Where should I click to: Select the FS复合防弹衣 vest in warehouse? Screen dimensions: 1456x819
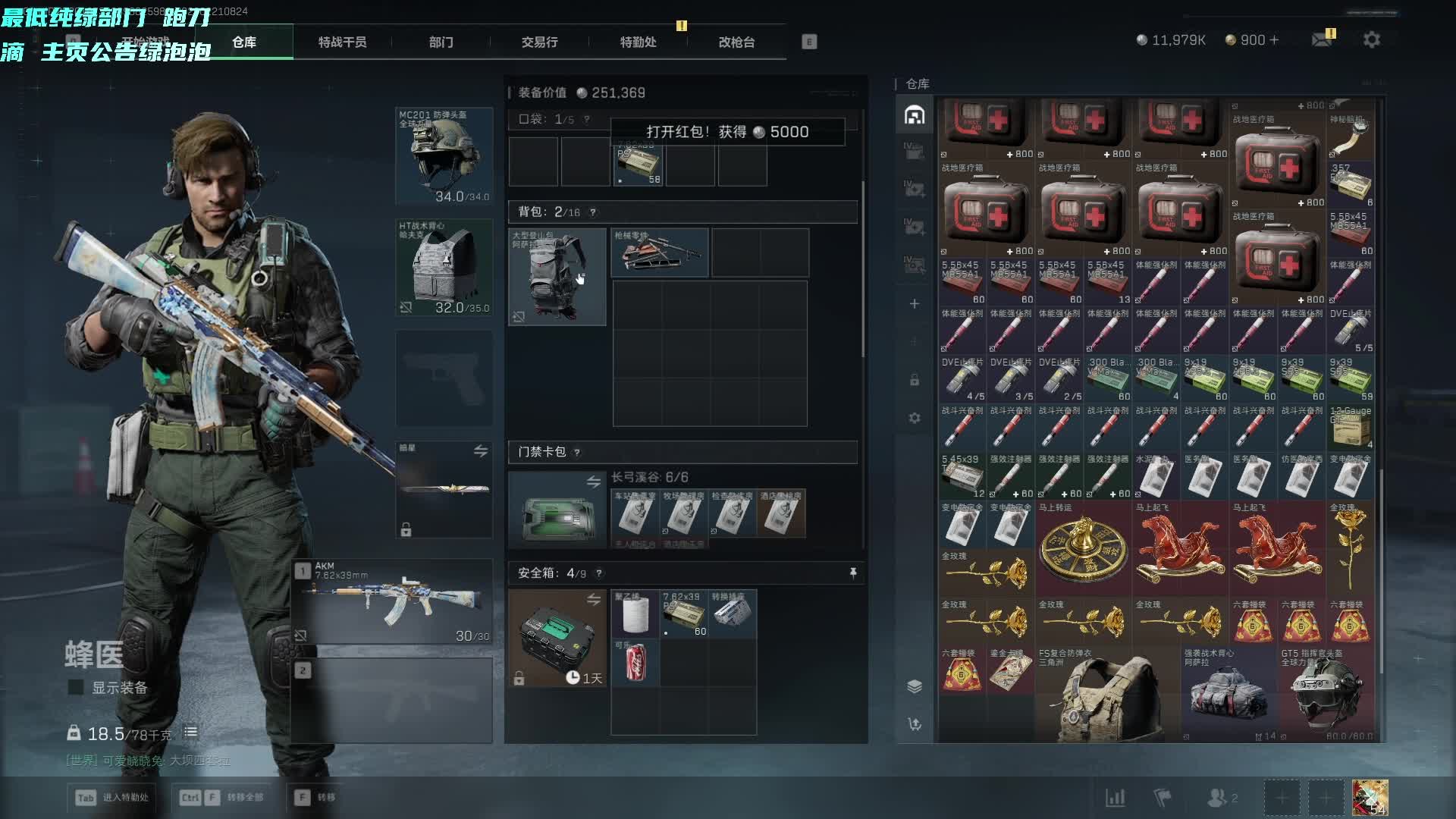tap(1107, 696)
